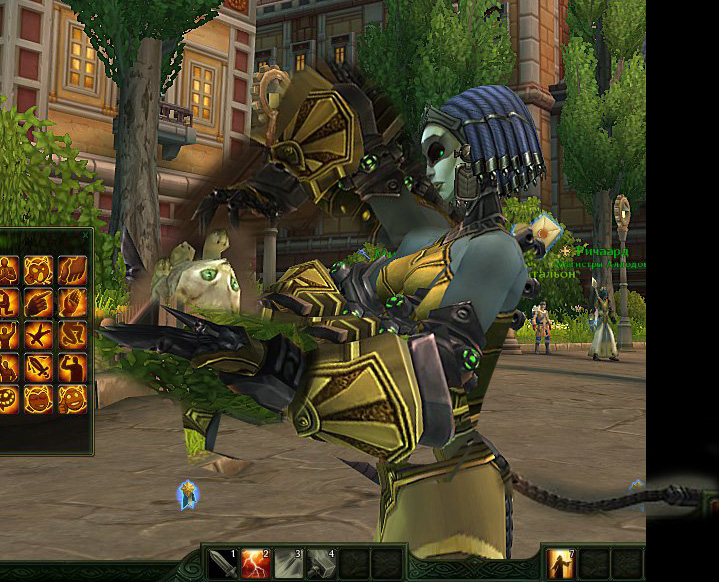
Task: Choose the thumbs-up smiley emote
Action: (72, 398)
